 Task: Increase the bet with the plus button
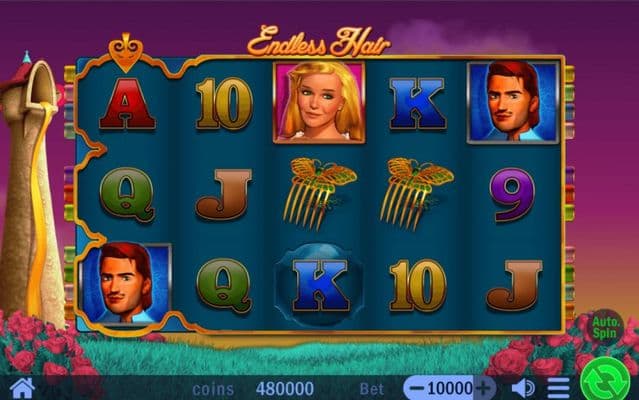484,388
